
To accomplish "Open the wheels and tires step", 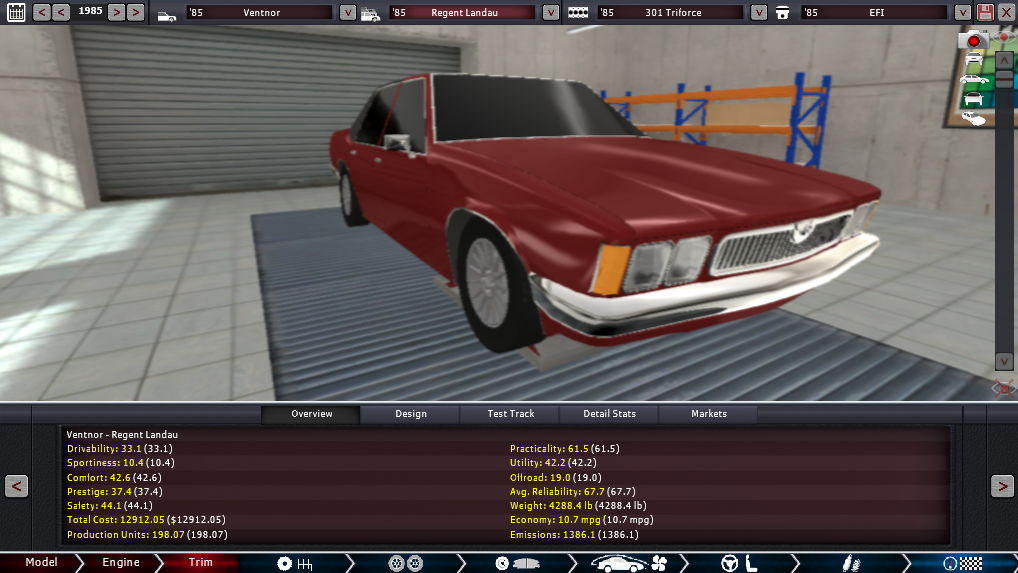I will pos(405,563).
